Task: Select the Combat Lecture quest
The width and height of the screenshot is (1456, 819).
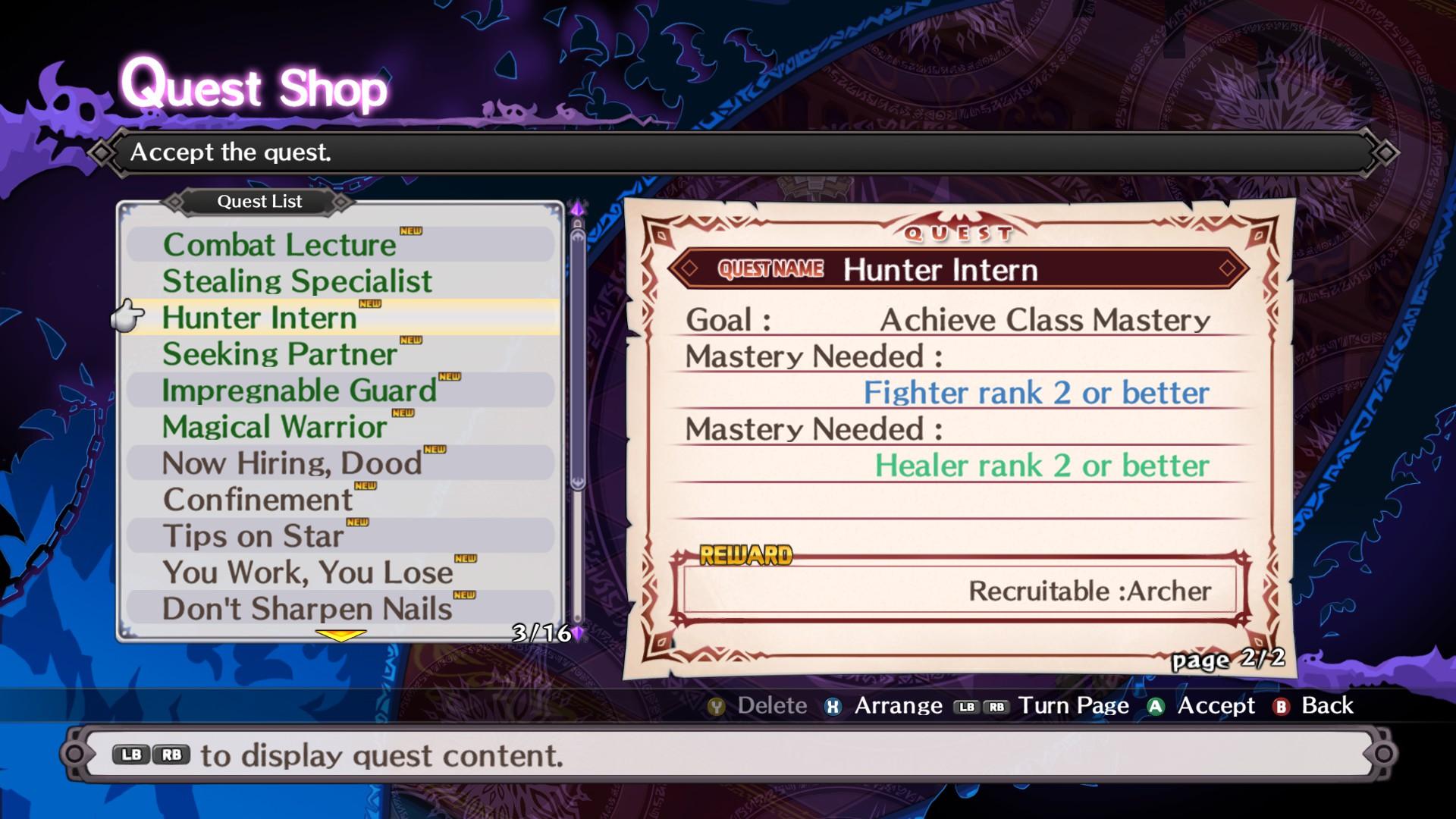Action: tap(279, 245)
